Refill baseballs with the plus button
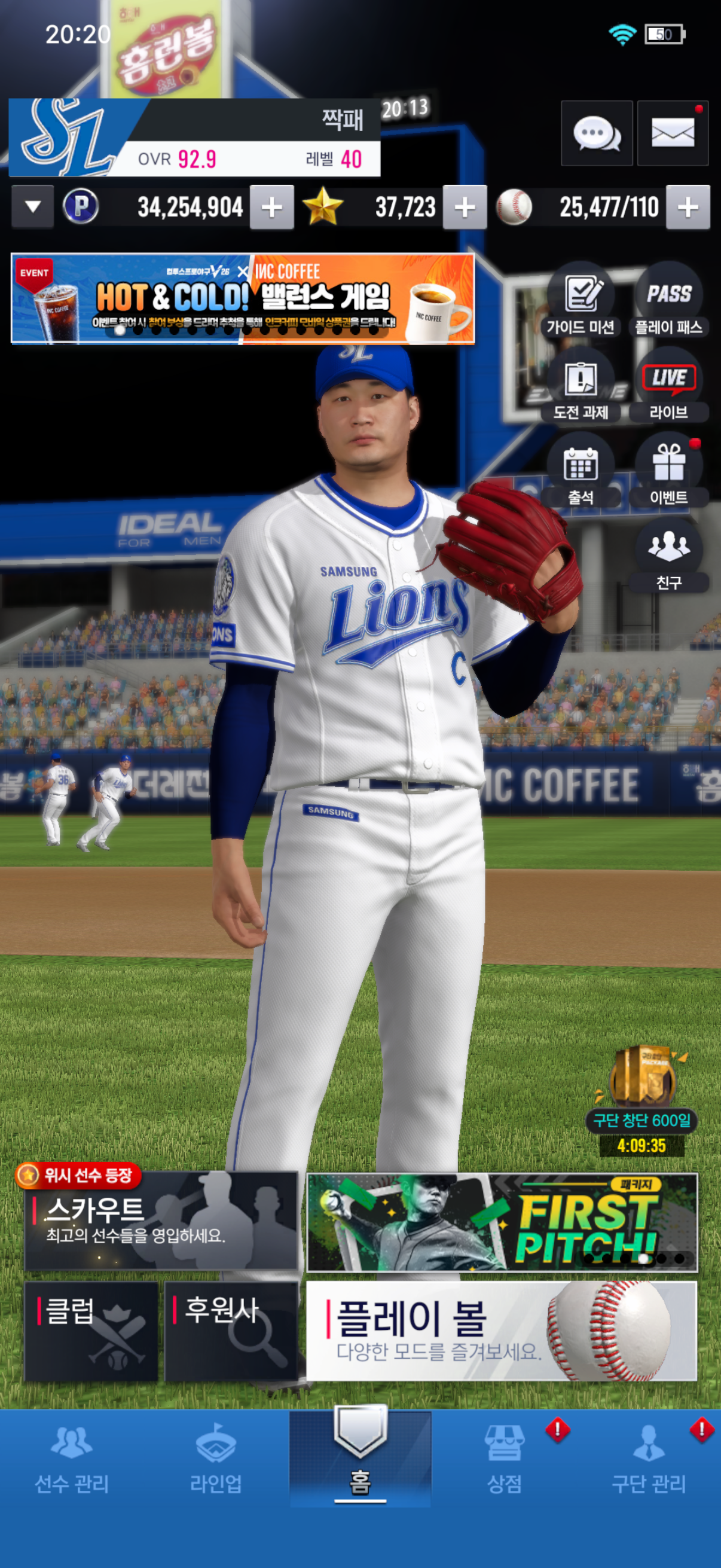 pos(688,208)
